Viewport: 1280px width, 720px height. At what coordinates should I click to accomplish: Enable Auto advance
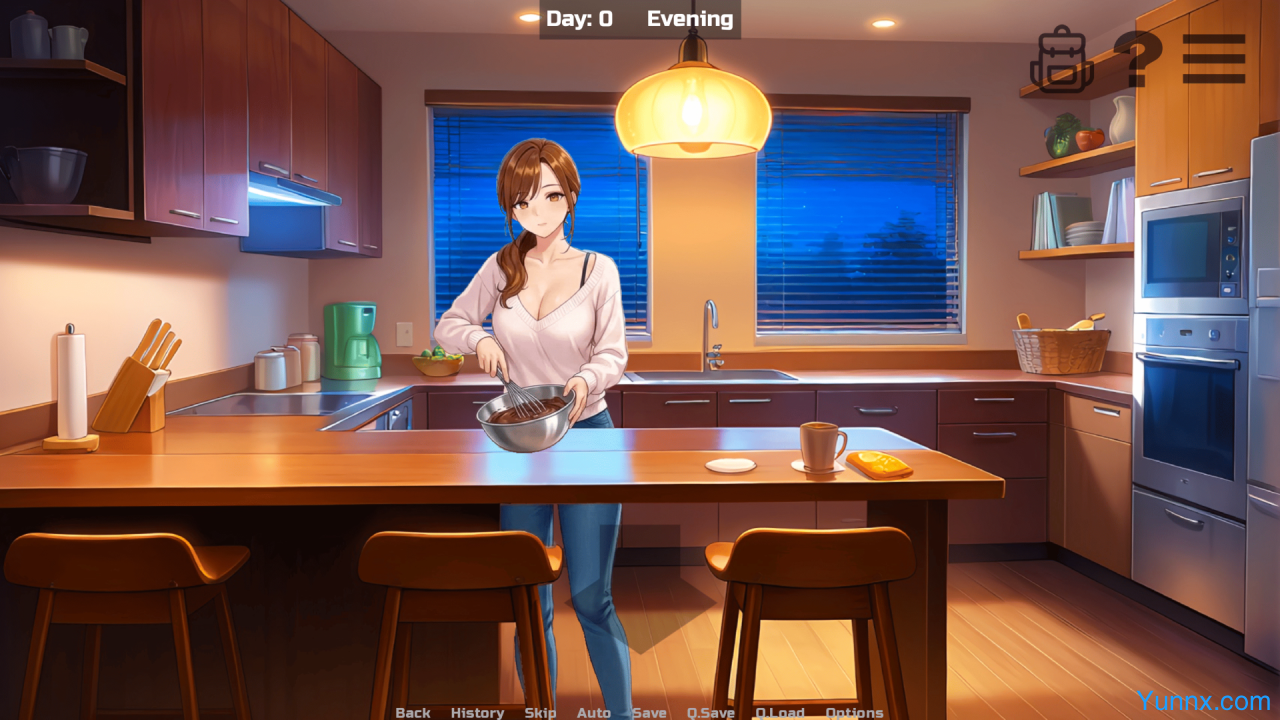(x=594, y=712)
